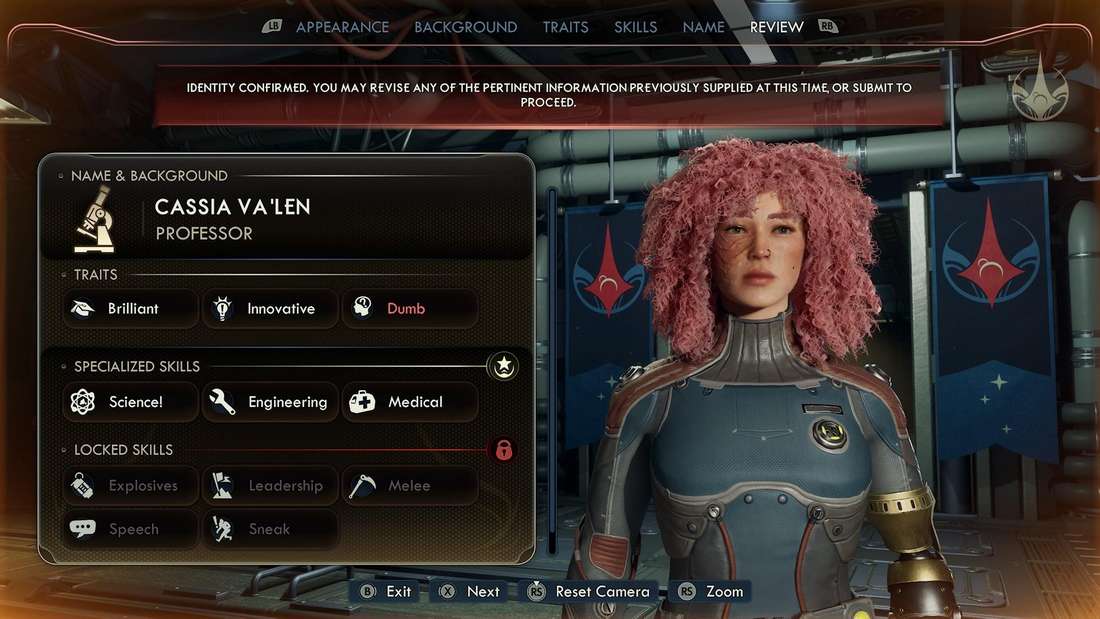Select the Brilliant trait
Viewport: 1100px width, 619px height.
pyautogui.click(x=131, y=309)
